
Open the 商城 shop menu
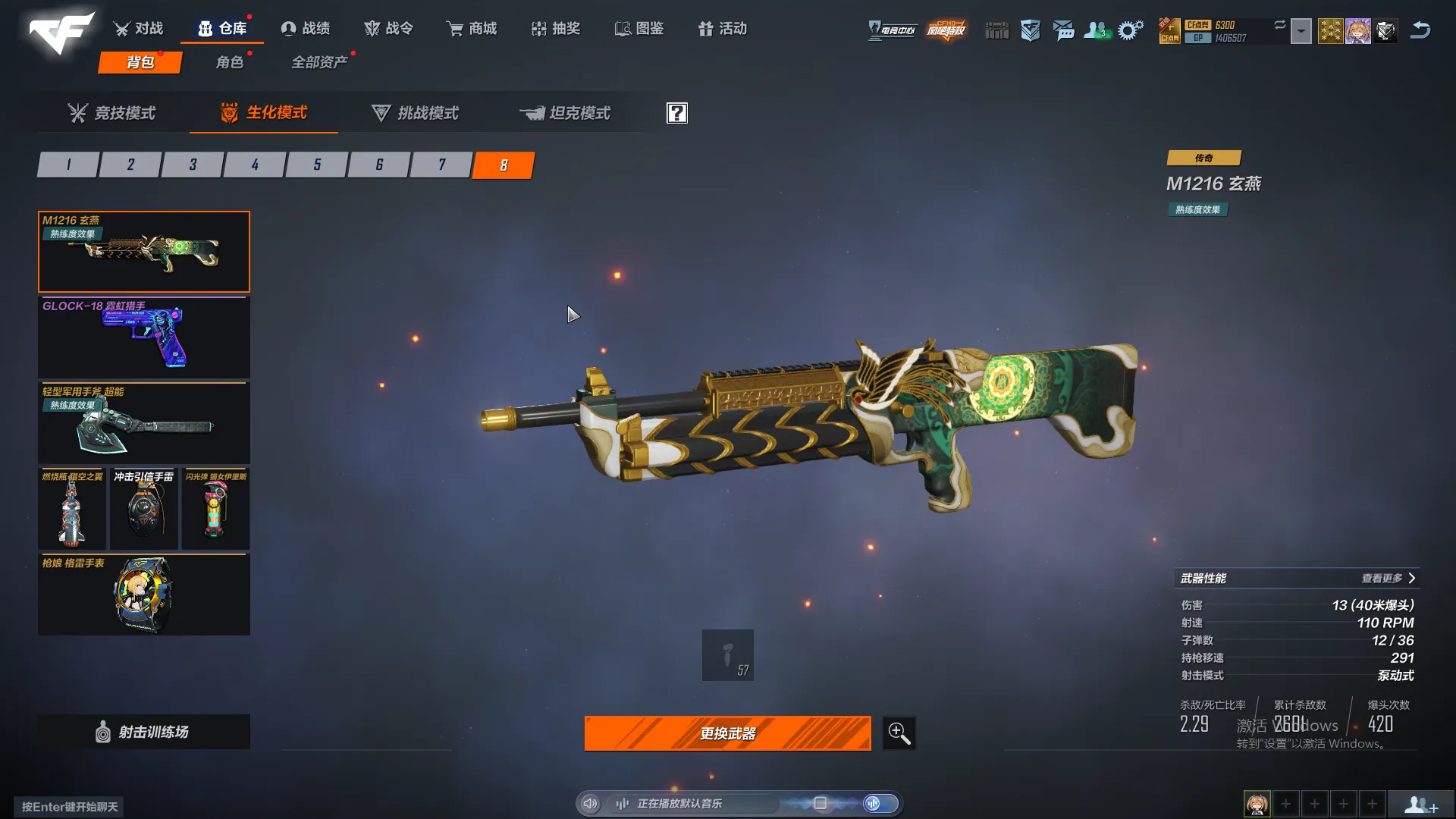click(x=472, y=29)
